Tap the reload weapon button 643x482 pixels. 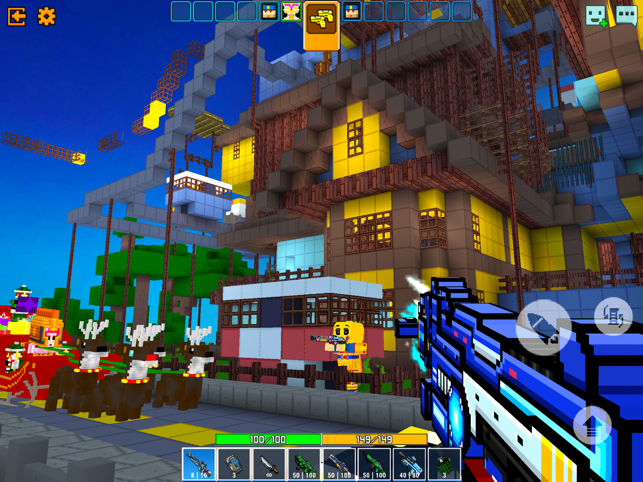tap(612, 317)
